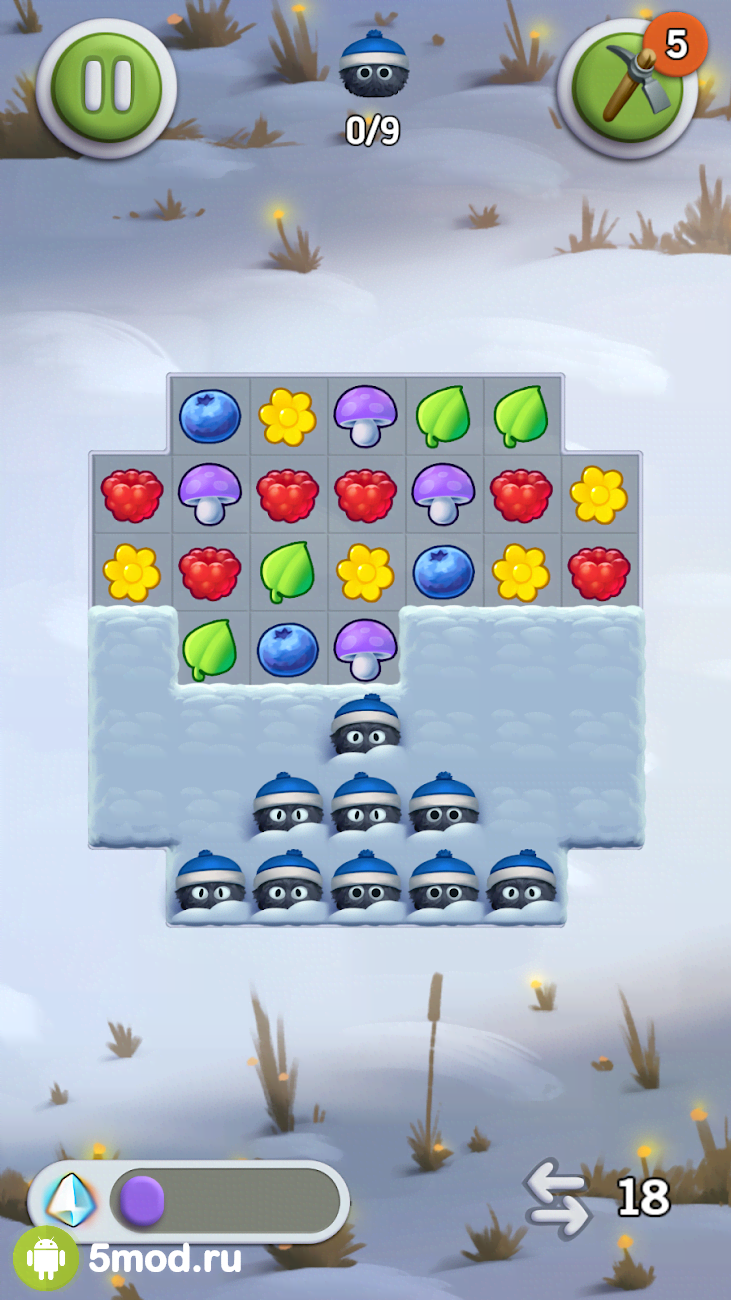The height and width of the screenshot is (1300, 731).
Task: Pause the game with the green button
Action: (x=106, y=86)
